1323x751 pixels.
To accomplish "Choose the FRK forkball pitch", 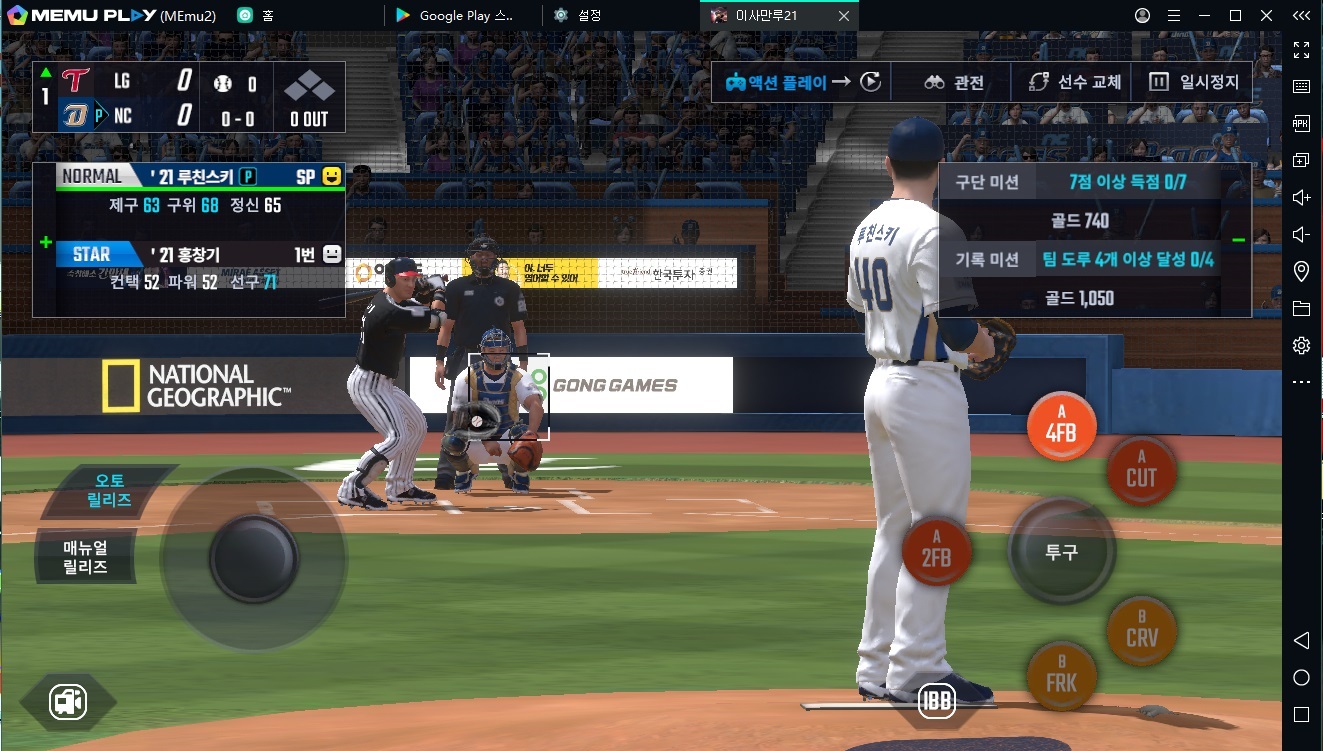I will coord(1061,676).
